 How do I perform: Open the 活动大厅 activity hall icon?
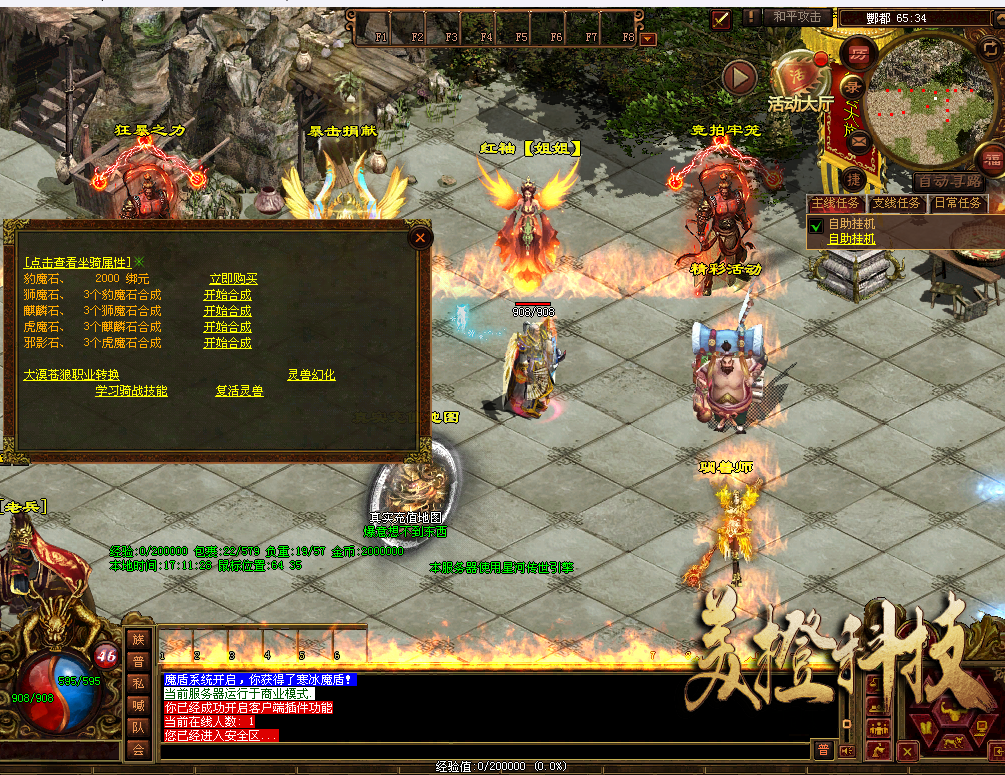click(800, 84)
